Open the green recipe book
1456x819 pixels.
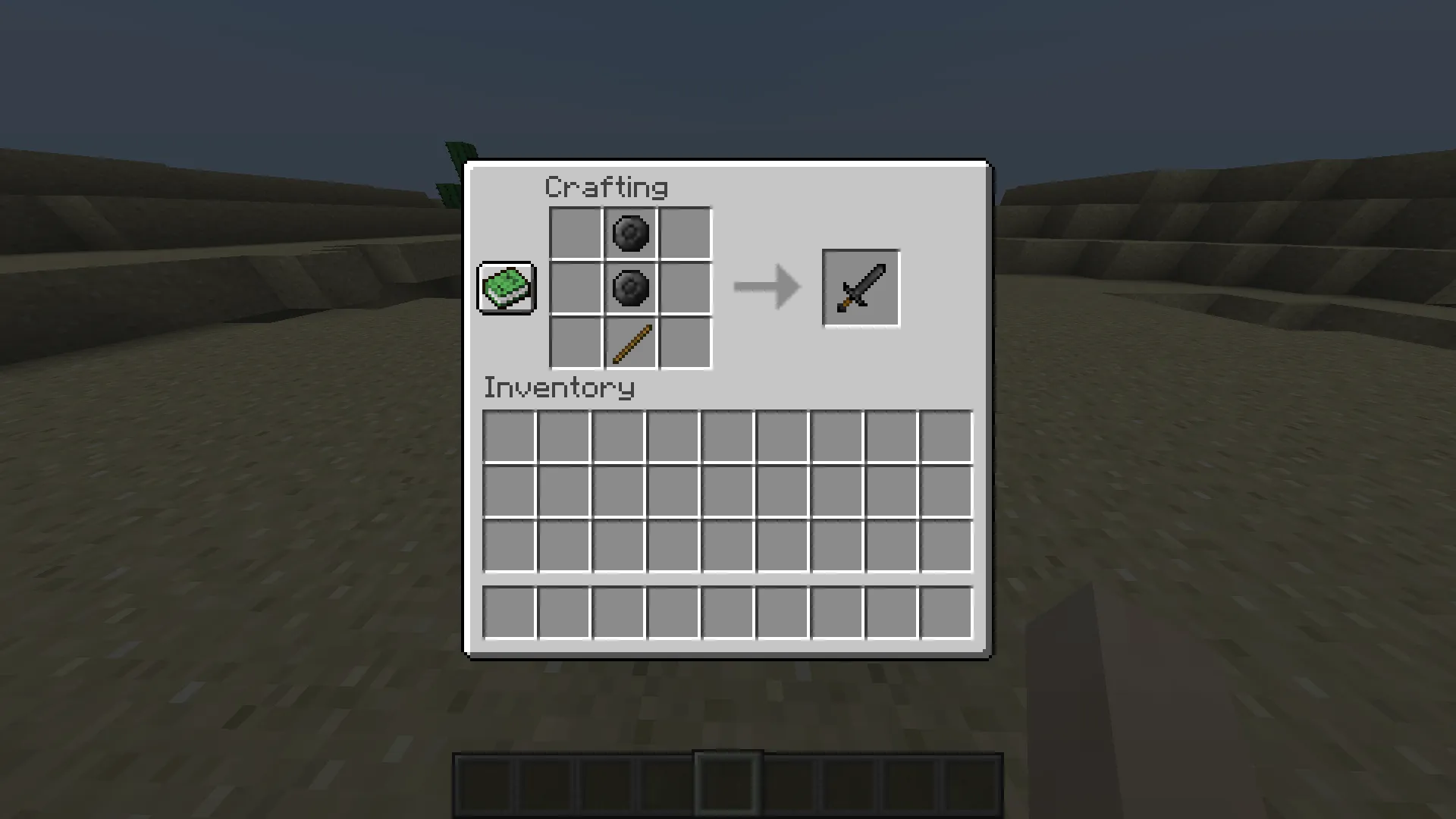[x=506, y=288]
